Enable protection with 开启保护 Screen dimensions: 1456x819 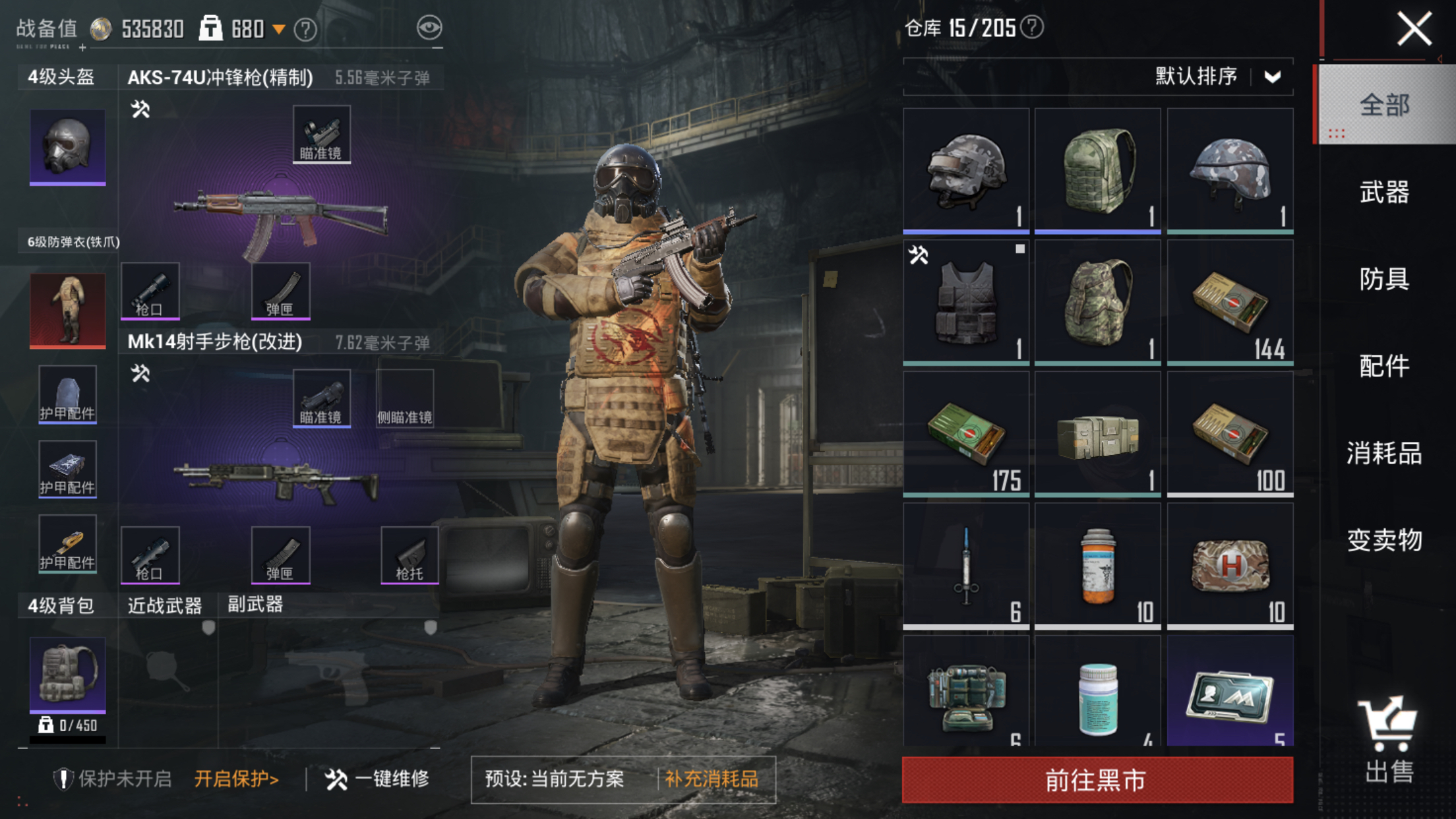[x=236, y=779]
